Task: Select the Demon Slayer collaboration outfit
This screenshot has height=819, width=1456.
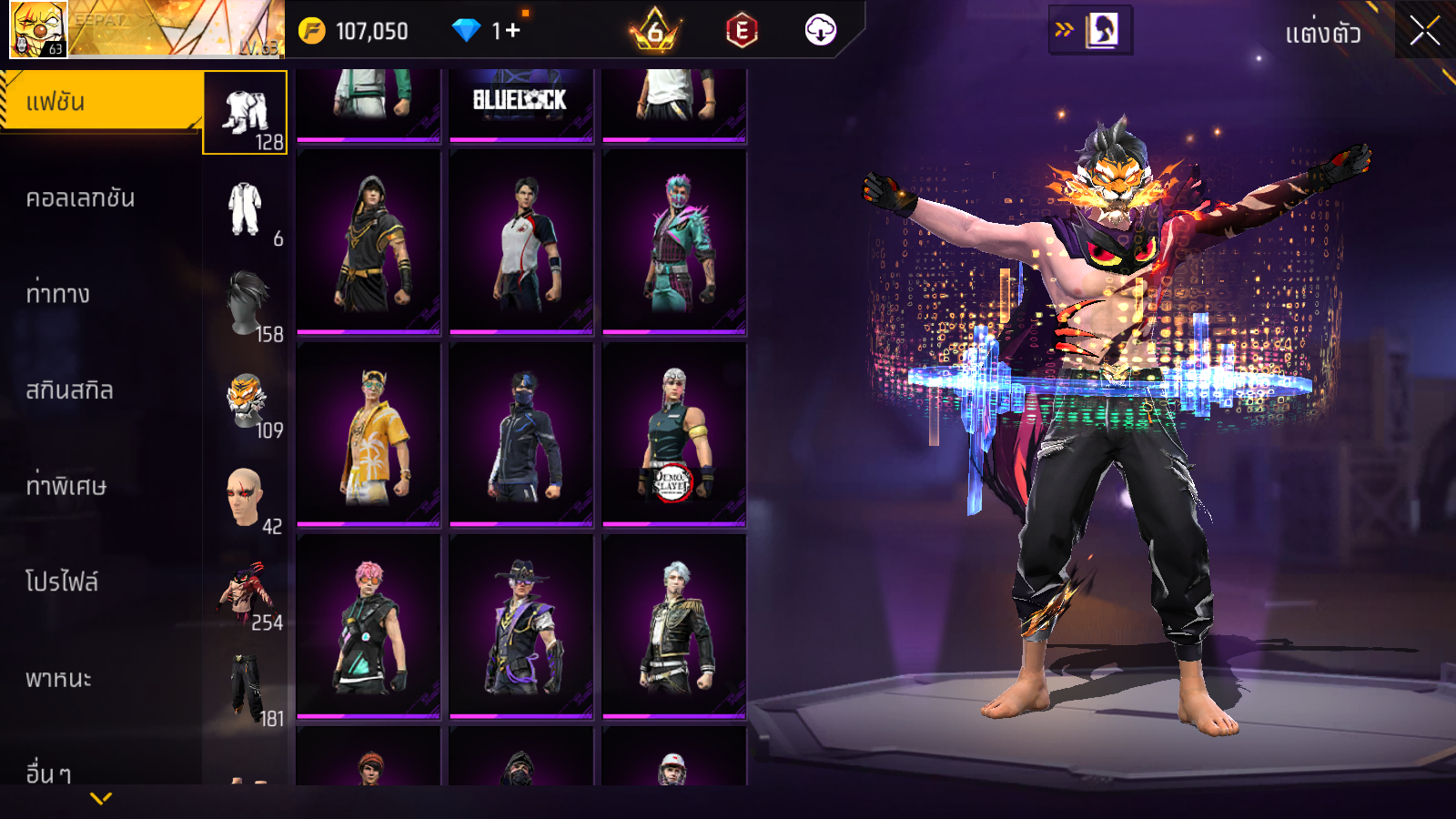Action: pyautogui.click(x=674, y=435)
